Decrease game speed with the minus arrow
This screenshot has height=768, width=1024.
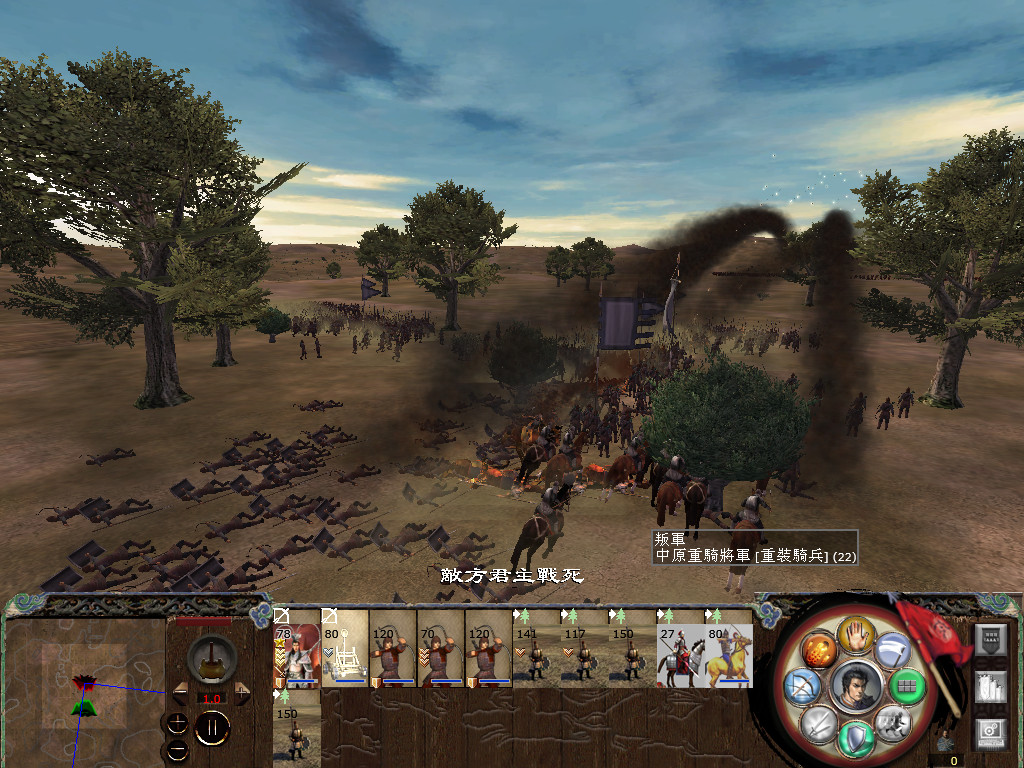coord(181,692)
